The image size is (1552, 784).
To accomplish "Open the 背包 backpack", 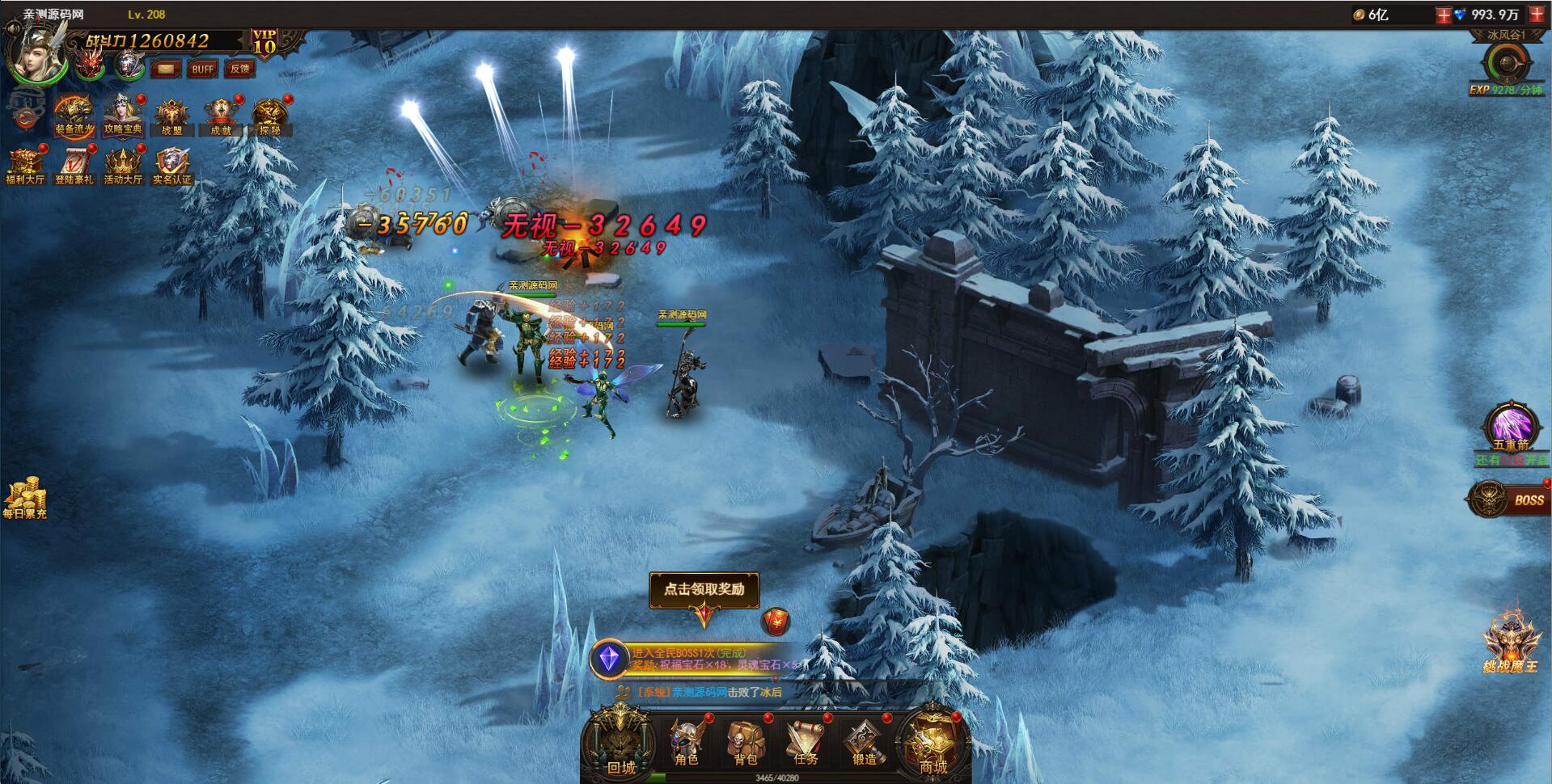I will pyautogui.click(x=746, y=742).
